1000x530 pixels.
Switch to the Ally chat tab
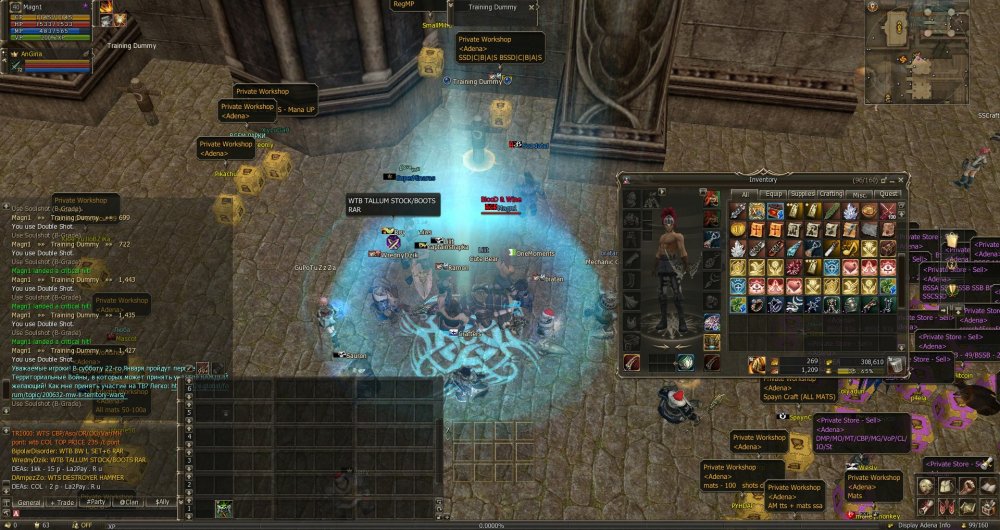point(162,502)
